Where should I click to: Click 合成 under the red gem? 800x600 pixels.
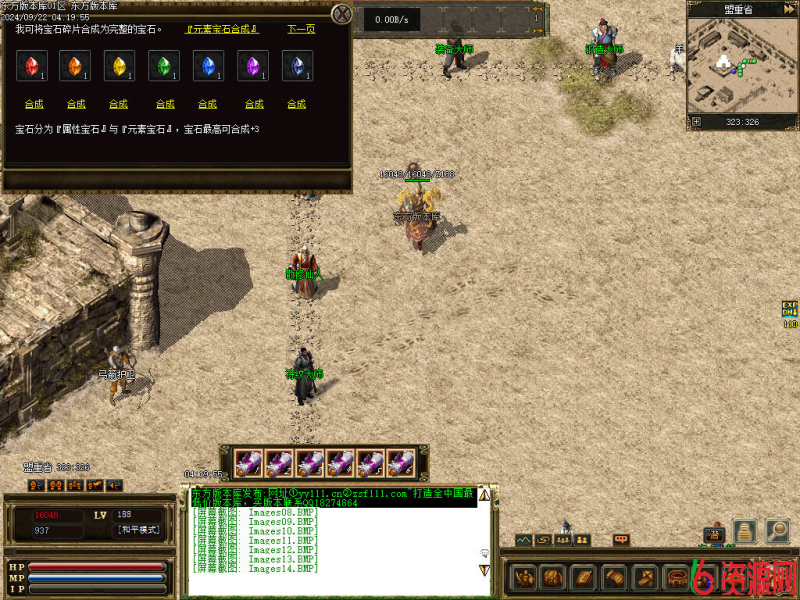click(x=33, y=104)
